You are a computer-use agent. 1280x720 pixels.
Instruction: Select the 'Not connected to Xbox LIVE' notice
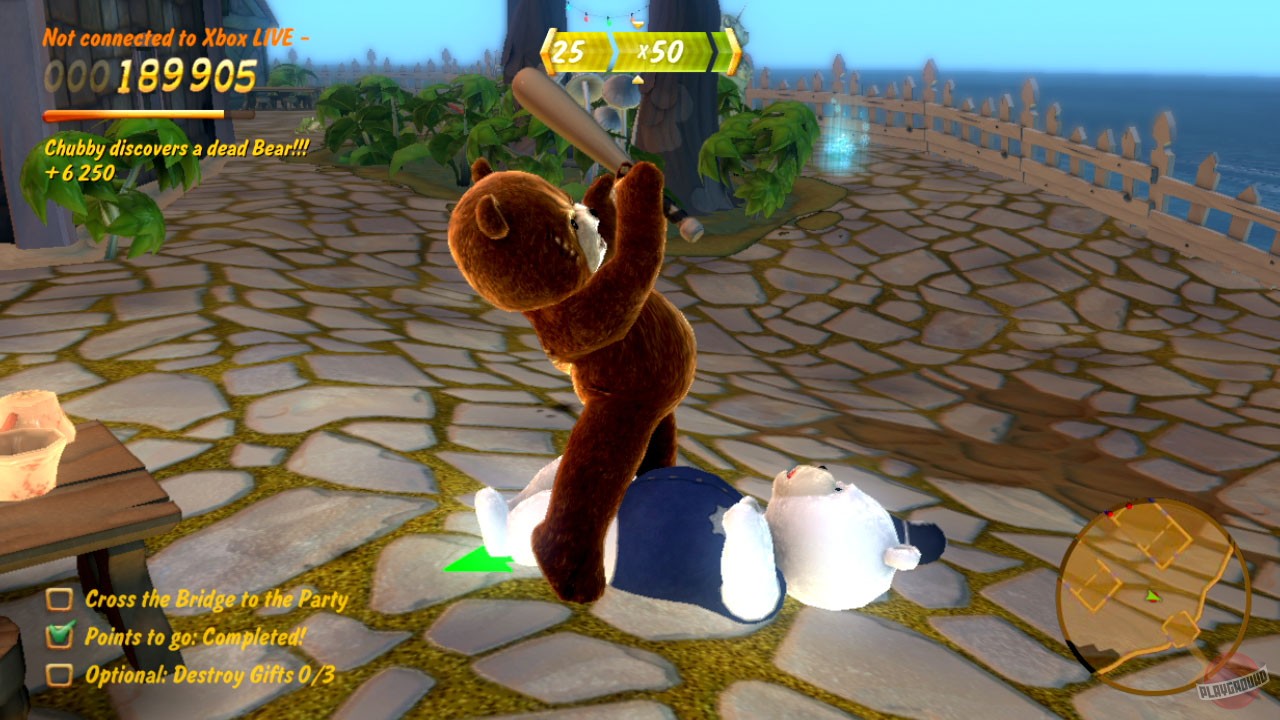click(176, 40)
